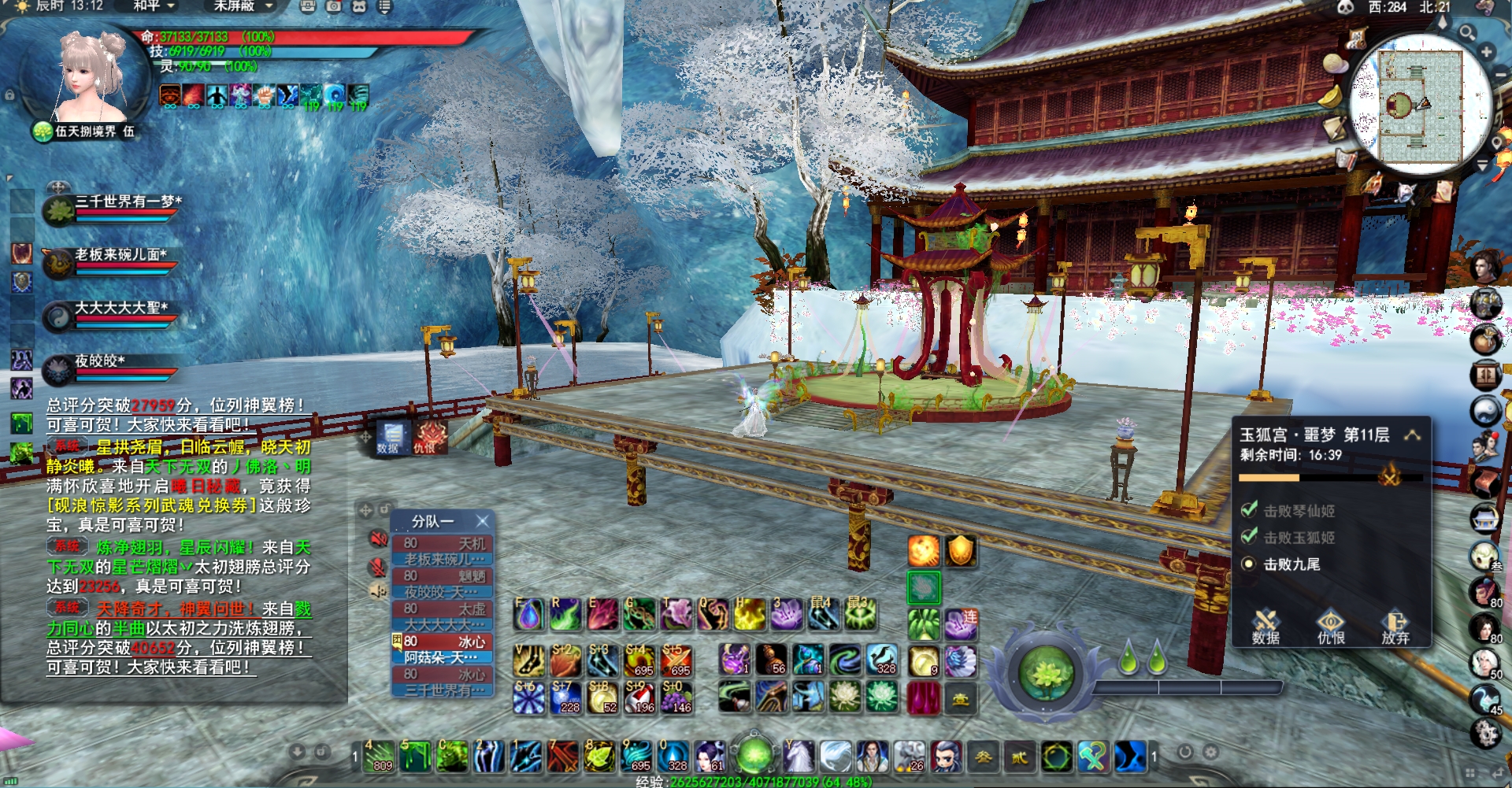Use the grape item on S+0 slot
Viewport: 1512px width, 788px height.
(x=676, y=698)
